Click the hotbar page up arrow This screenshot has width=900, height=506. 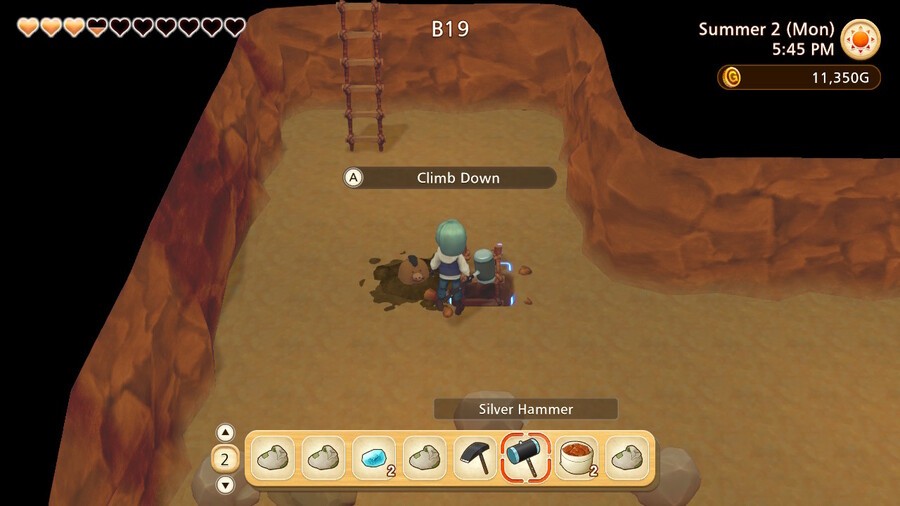point(226,433)
